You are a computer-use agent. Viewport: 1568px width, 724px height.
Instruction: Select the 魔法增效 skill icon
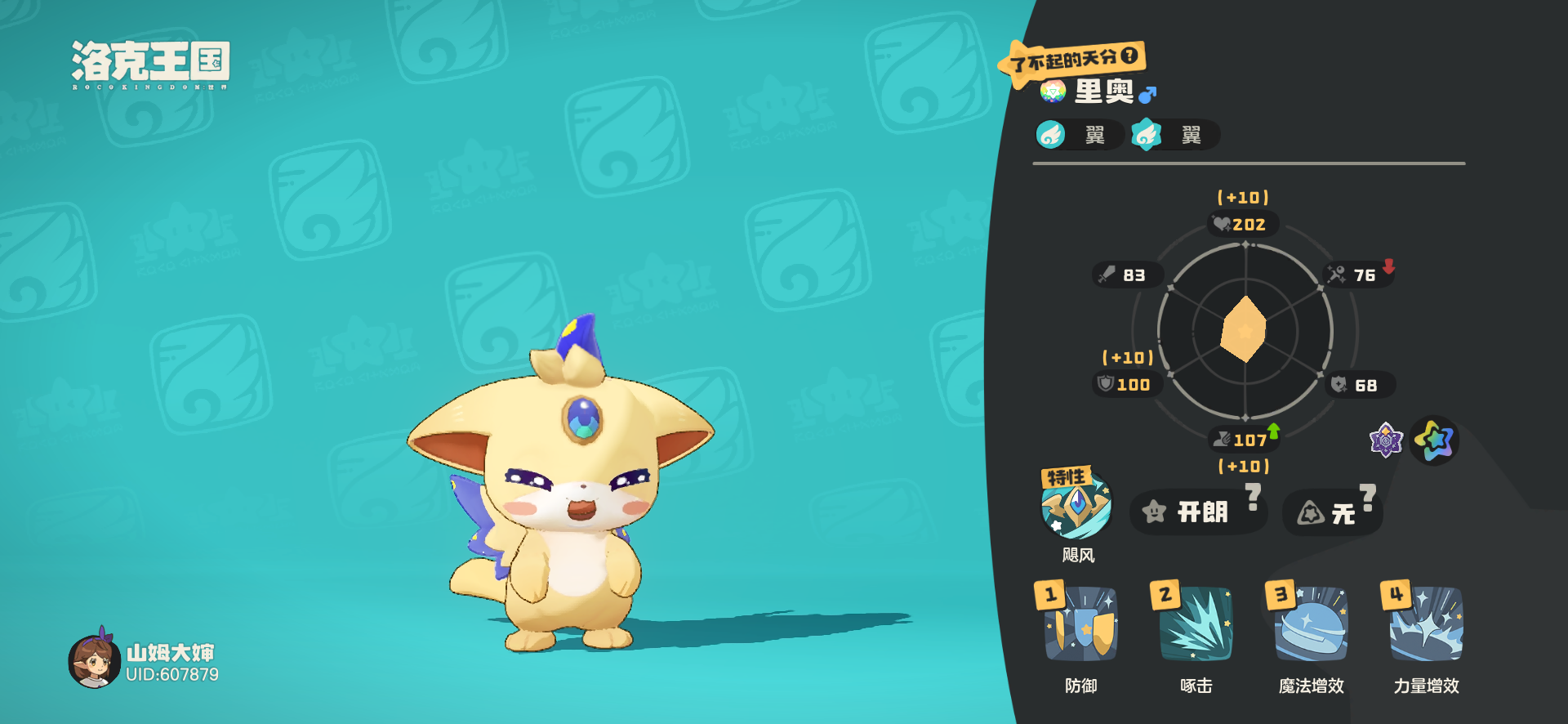click(1311, 624)
